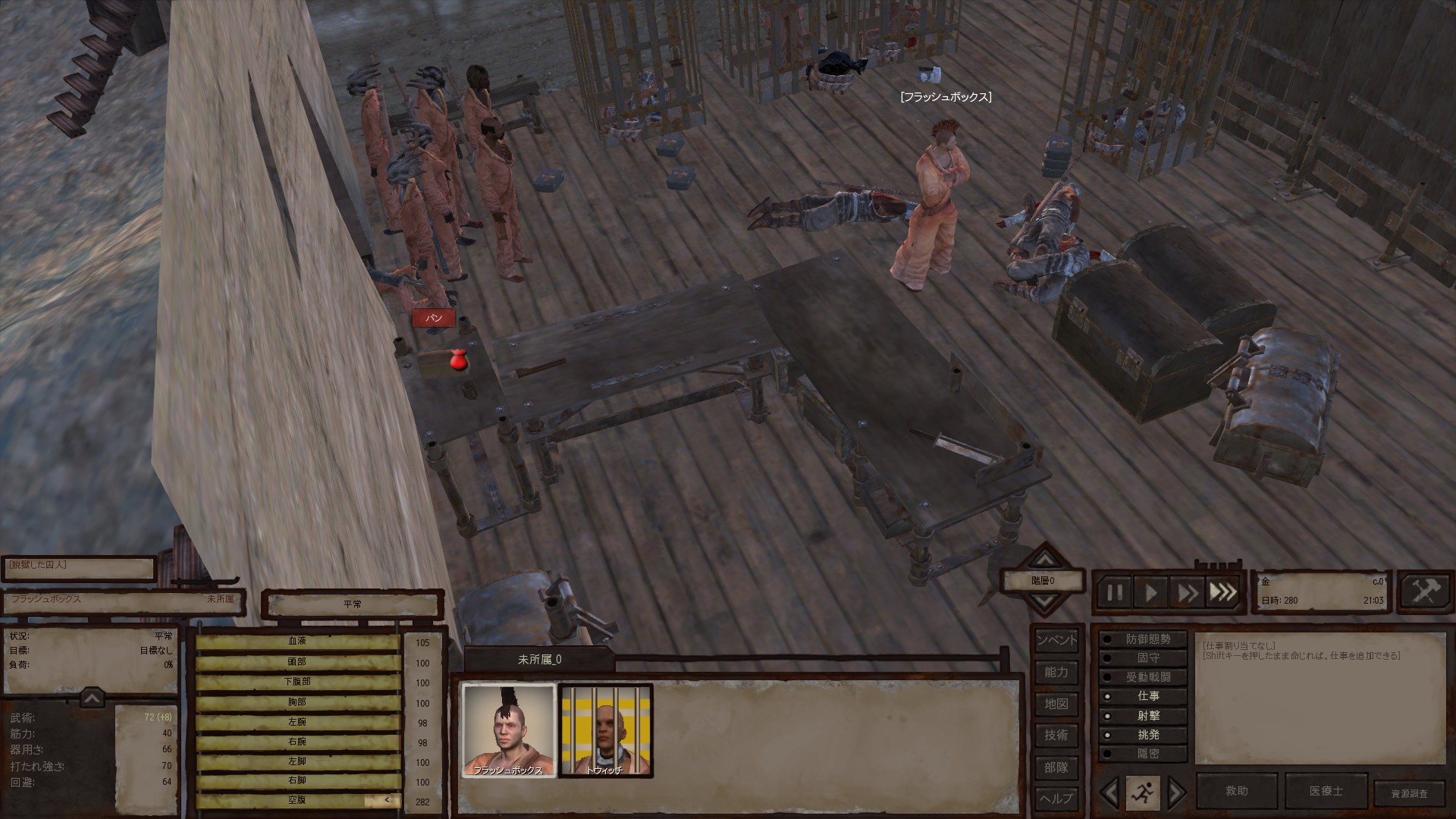Open the 部隊 (squad) window
This screenshot has height=819, width=1456.
pos(1056,767)
